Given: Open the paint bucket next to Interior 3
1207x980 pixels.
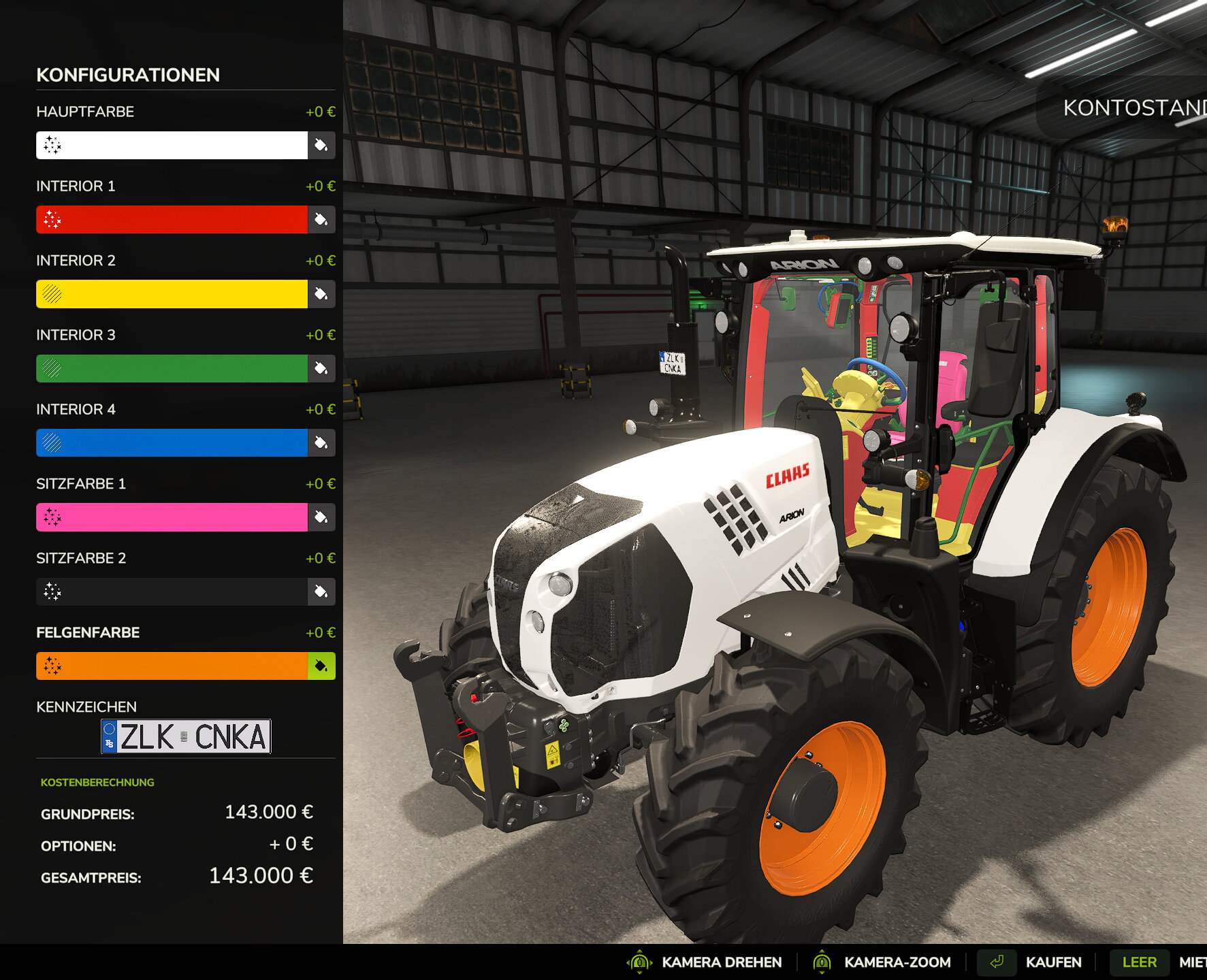Looking at the screenshot, I should coord(321,368).
